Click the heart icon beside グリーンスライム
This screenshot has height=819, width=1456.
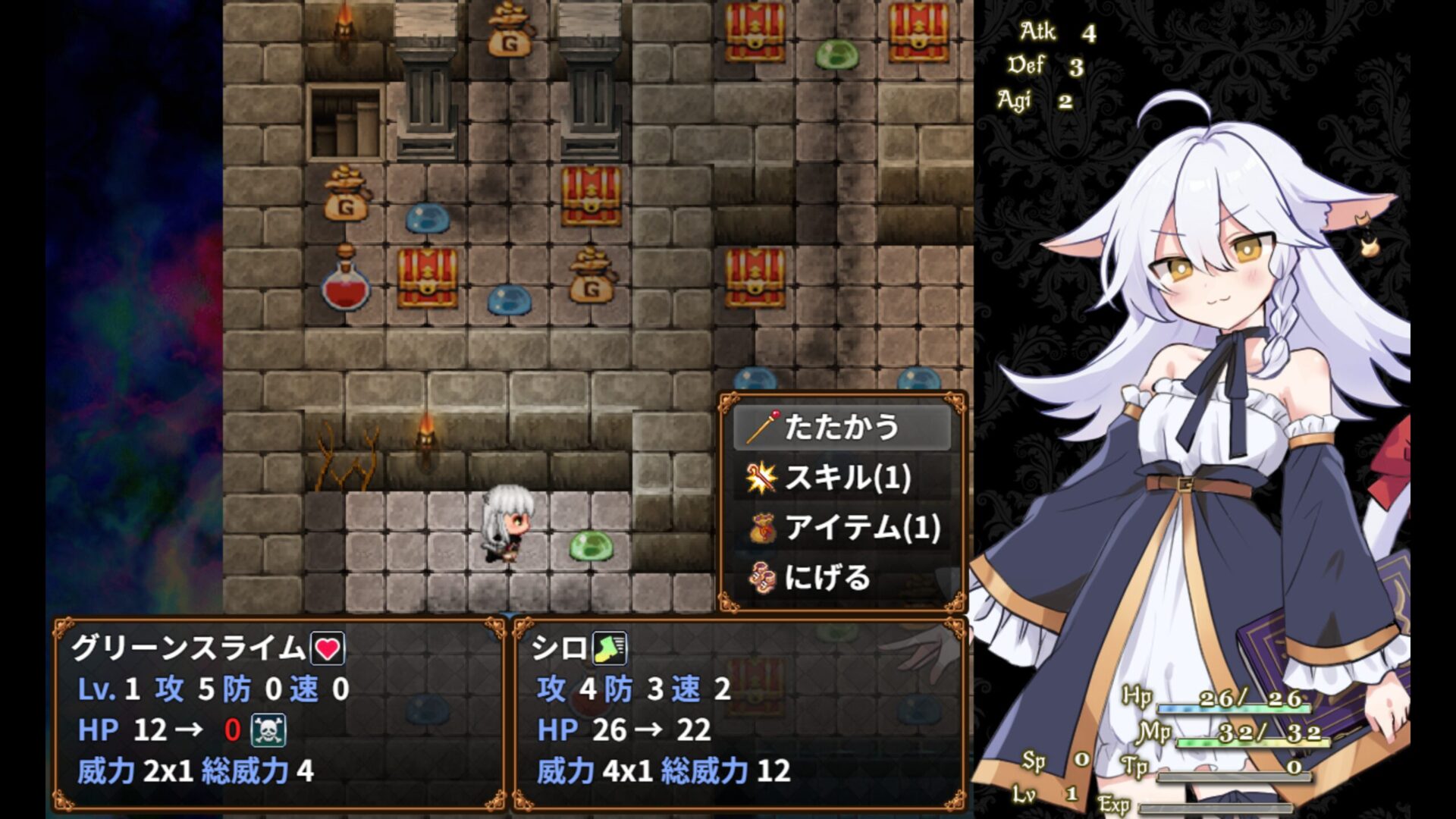tap(328, 648)
